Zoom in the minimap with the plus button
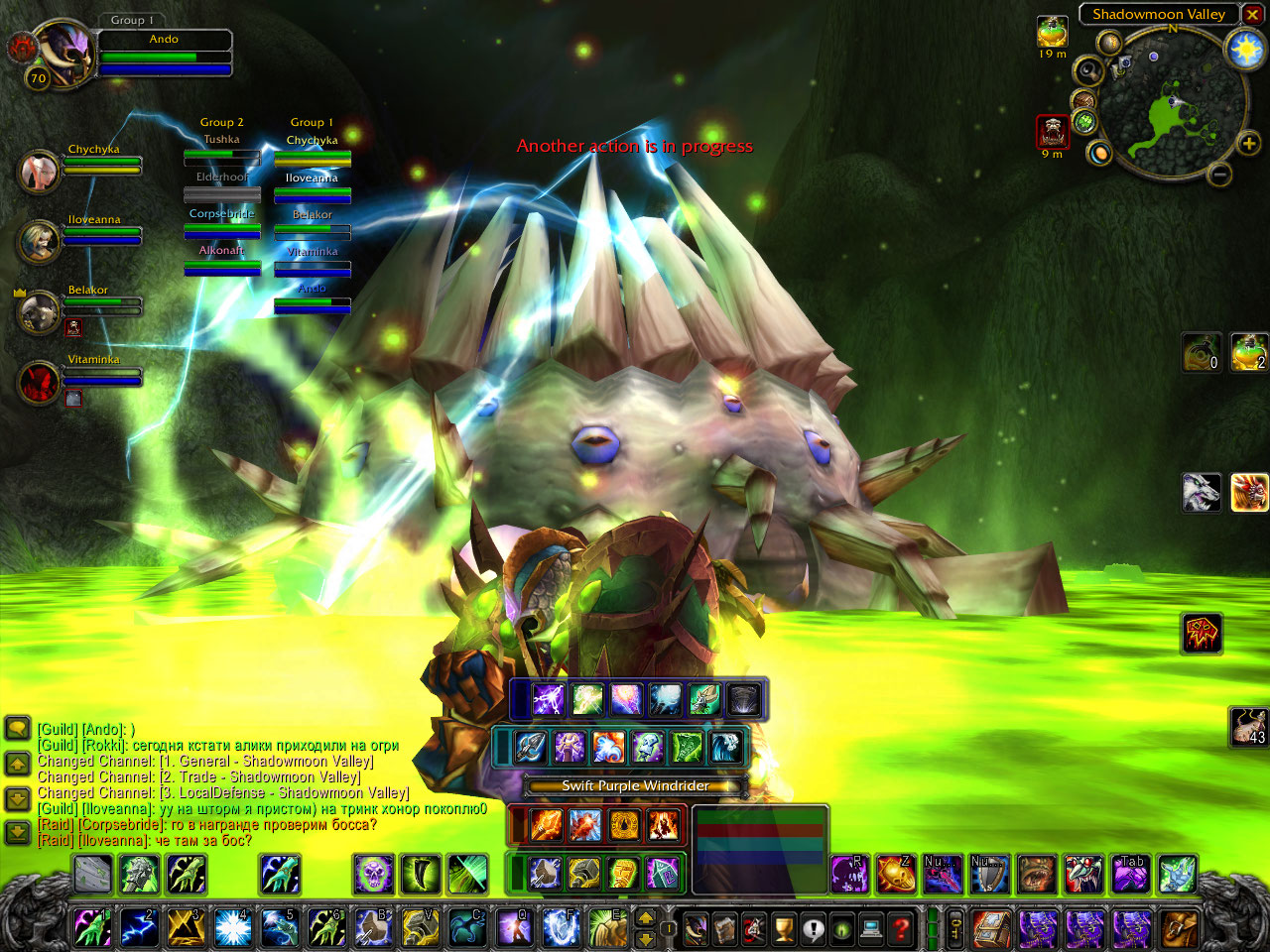The height and width of the screenshot is (952, 1270). point(1248,145)
